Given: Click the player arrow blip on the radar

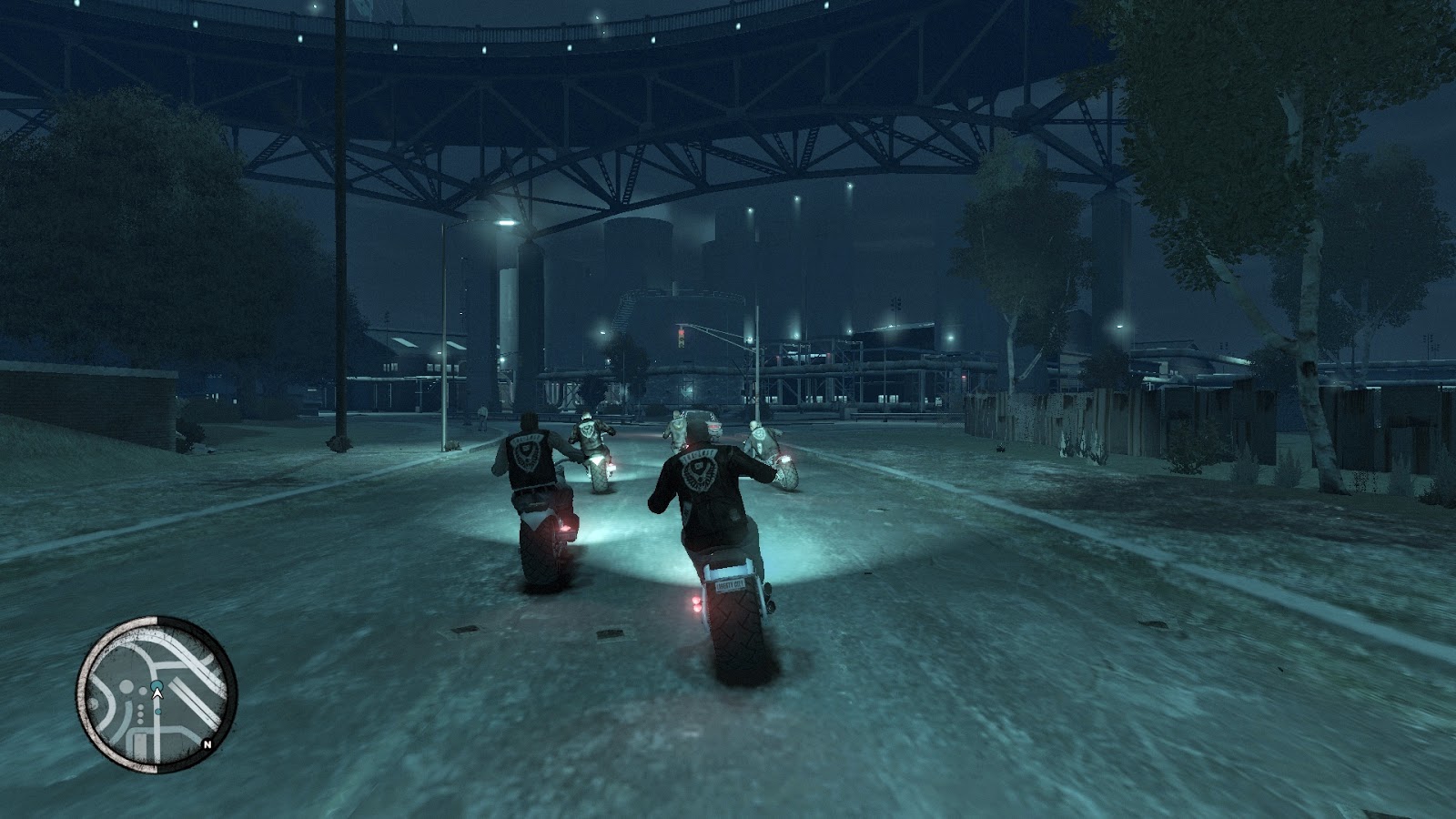Looking at the screenshot, I should [x=157, y=693].
